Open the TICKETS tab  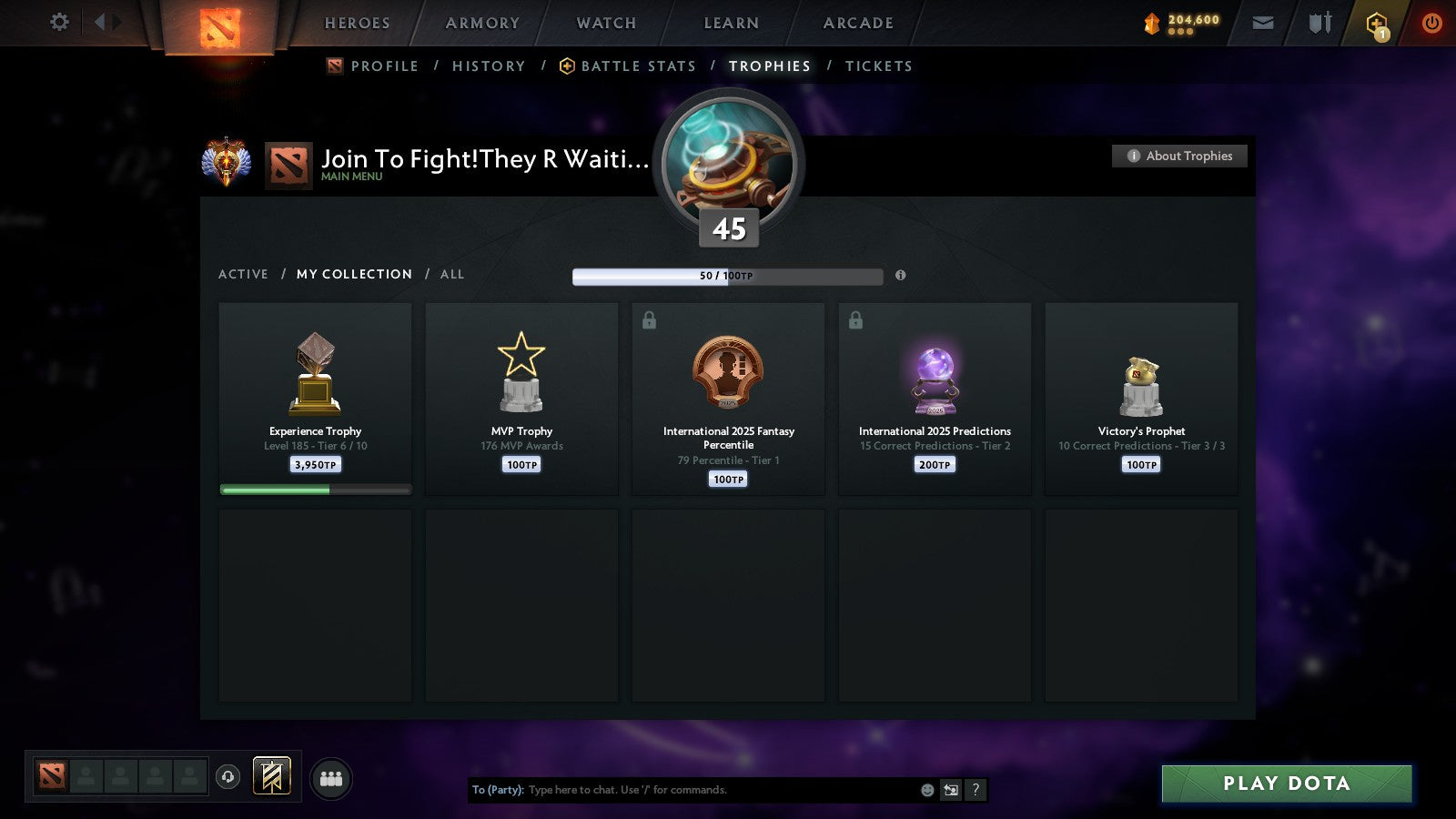tap(879, 66)
